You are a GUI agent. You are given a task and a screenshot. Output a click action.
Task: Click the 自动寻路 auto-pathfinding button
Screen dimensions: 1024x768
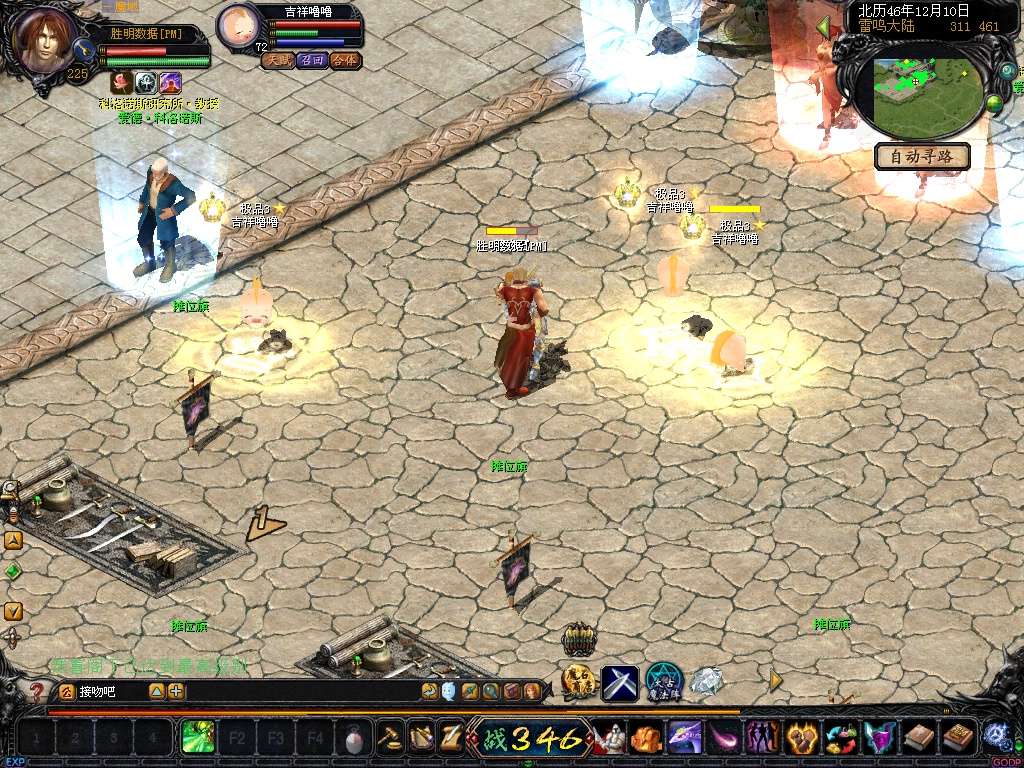(923, 156)
